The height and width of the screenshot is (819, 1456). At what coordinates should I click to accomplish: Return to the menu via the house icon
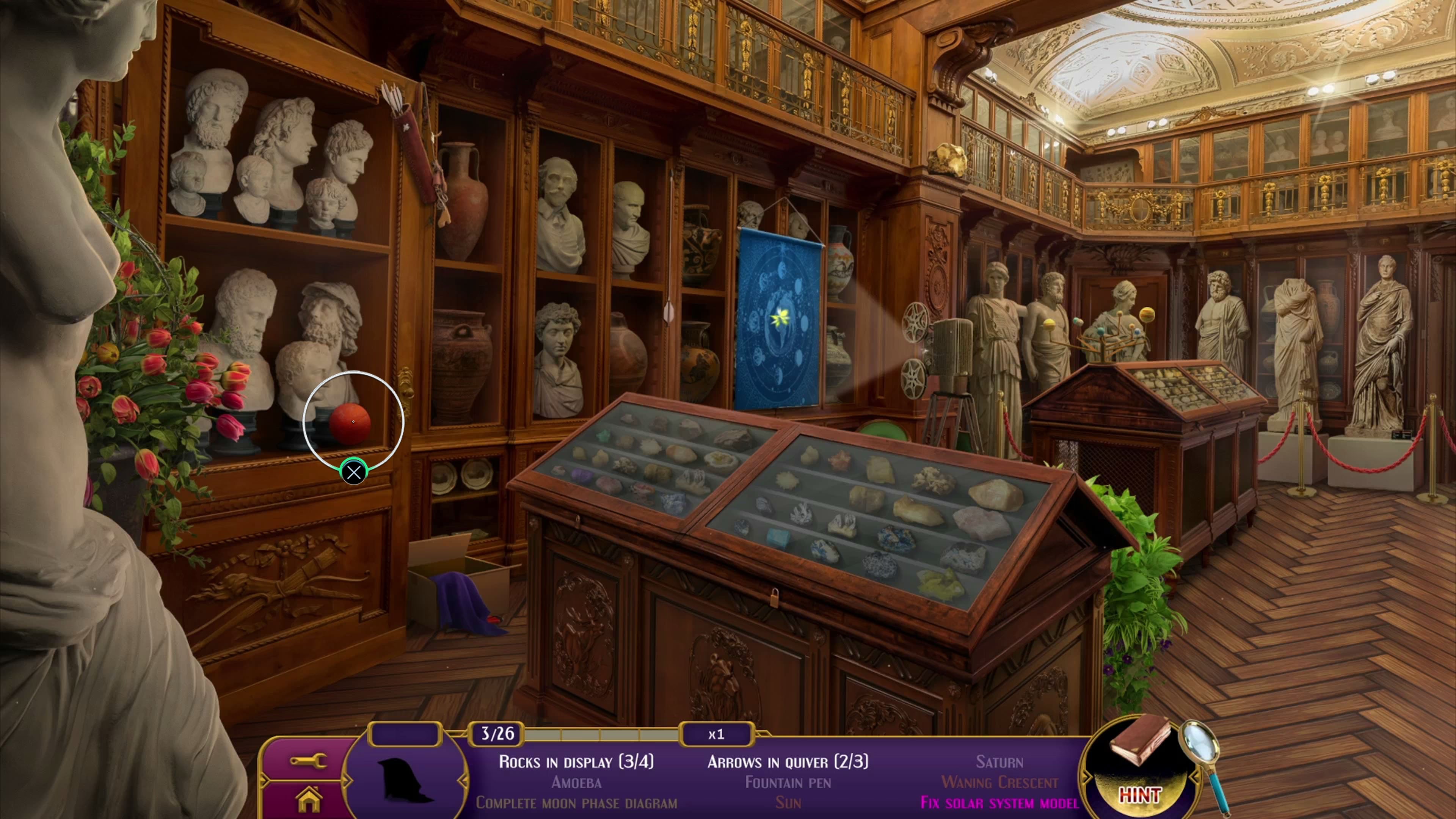[x=309, y=800]
